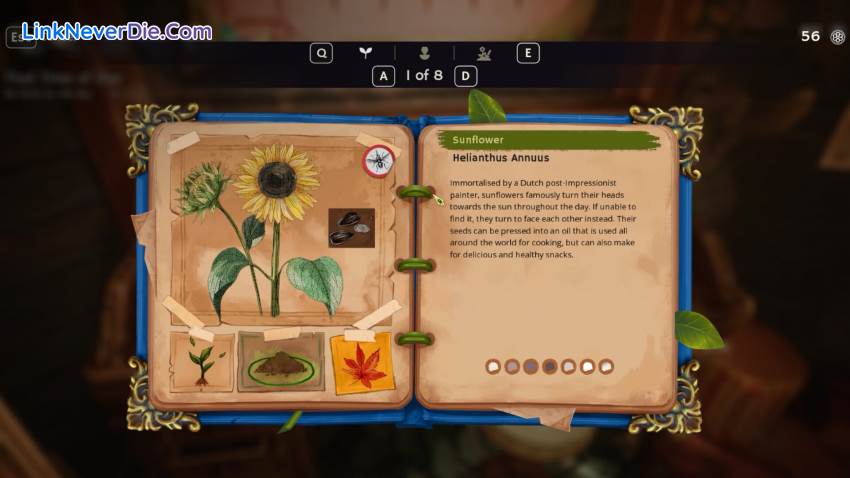Open the red maple leaf note
850x478 pixels.
click(361, 363)
